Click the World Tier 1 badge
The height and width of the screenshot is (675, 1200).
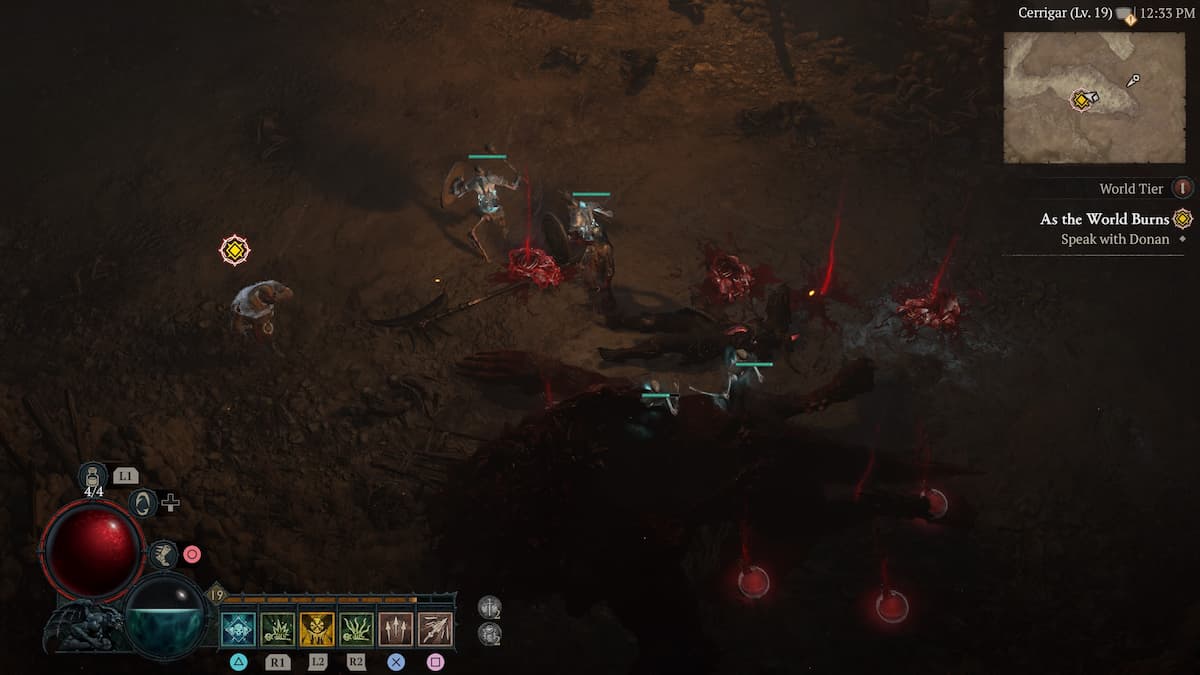click(1183, 188)
